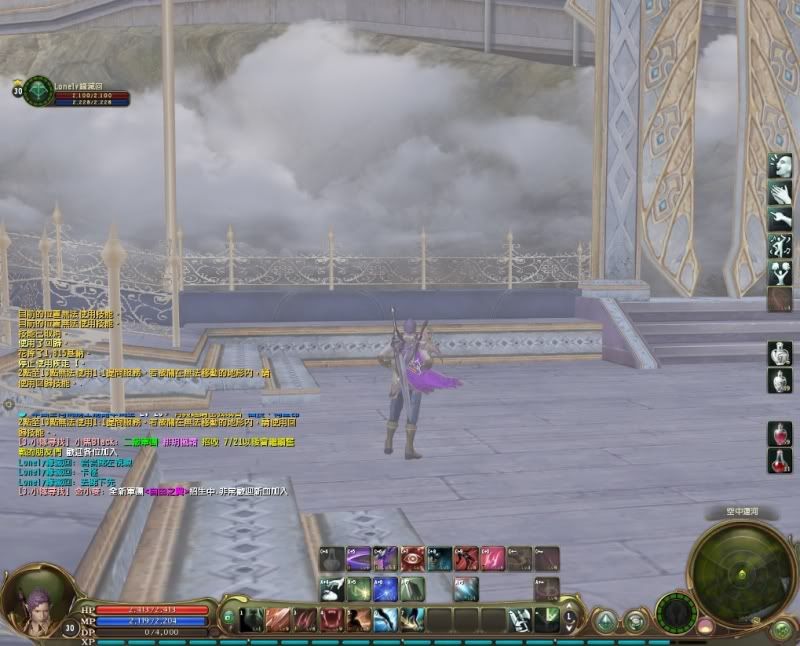Use the shouting face emote icon

(780, 165)
